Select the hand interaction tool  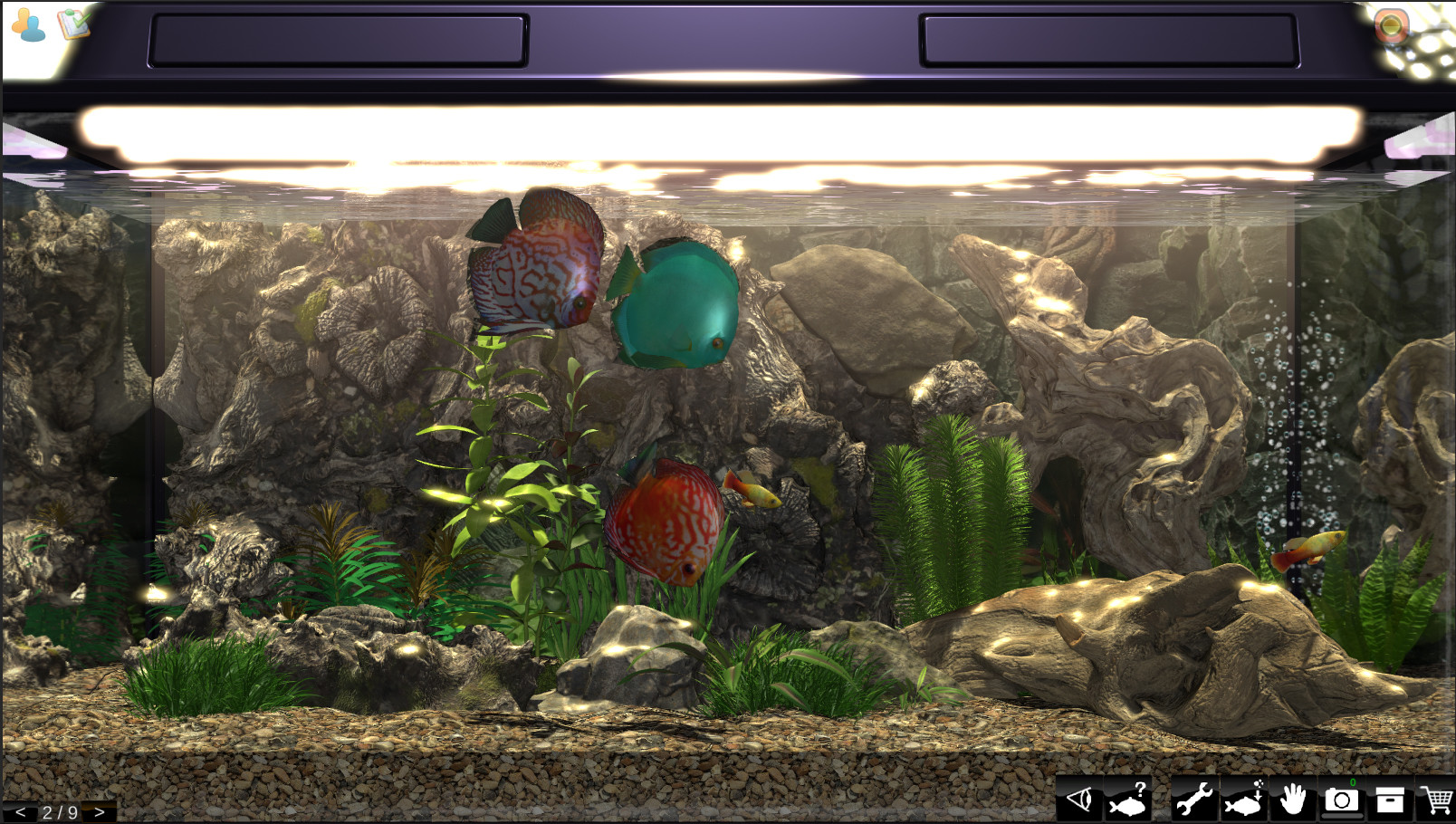click(1295, 800)
